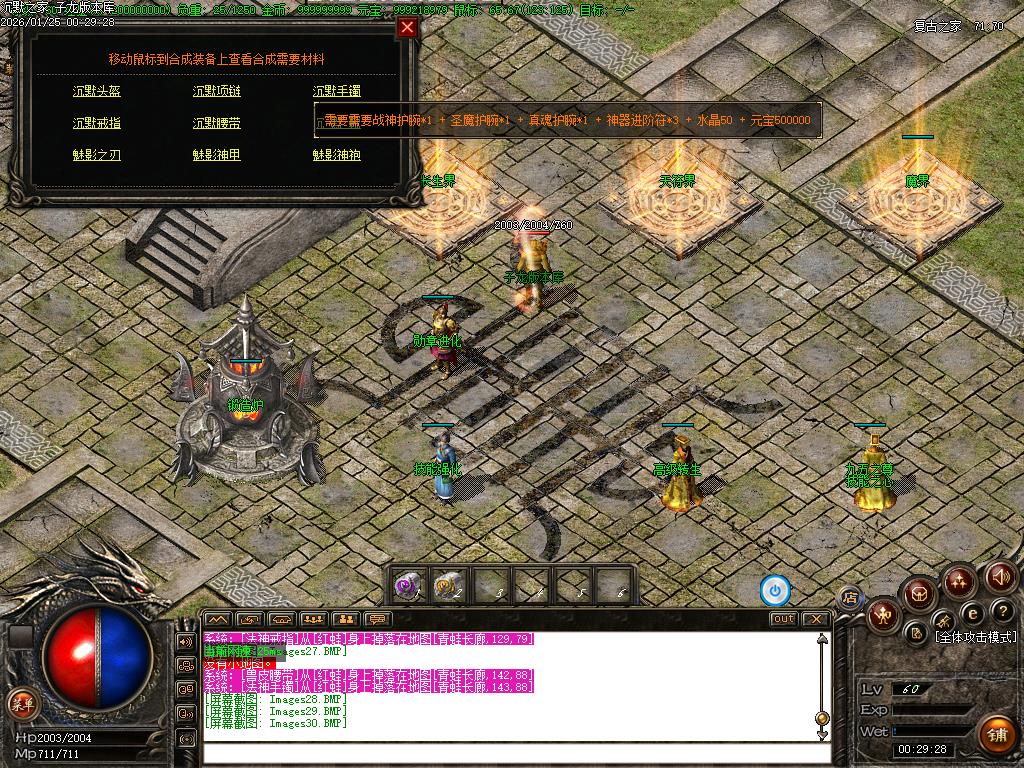Screen dimensions: 1024x768
Task: Close the chat panel with X
Action: tap(817, 619)
